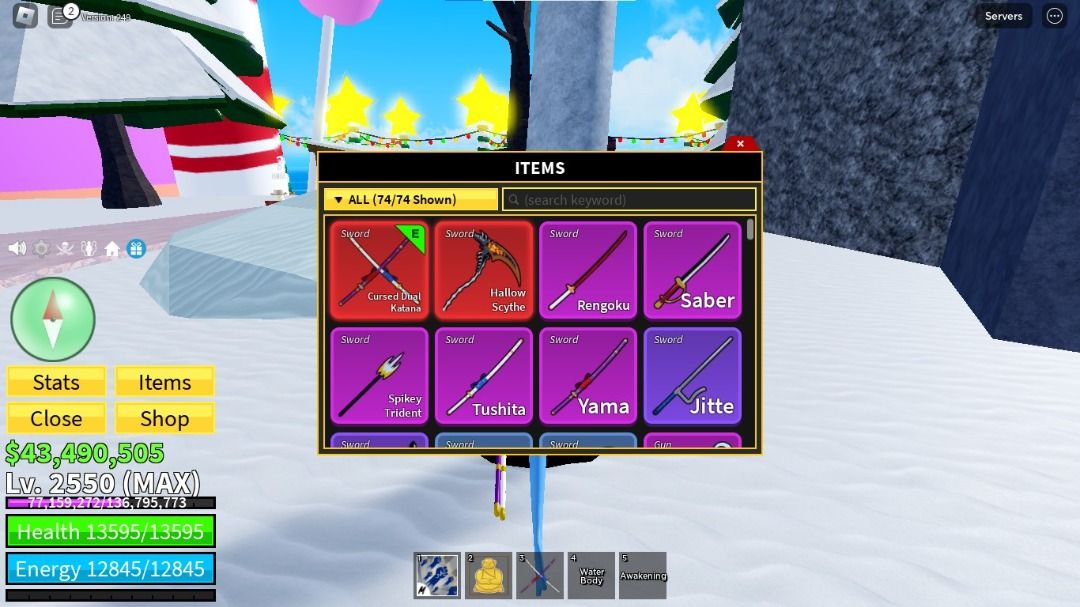1080x607 pixels.
Task: Choose the Rengoku sword
Action: click(x=588, y=270)
